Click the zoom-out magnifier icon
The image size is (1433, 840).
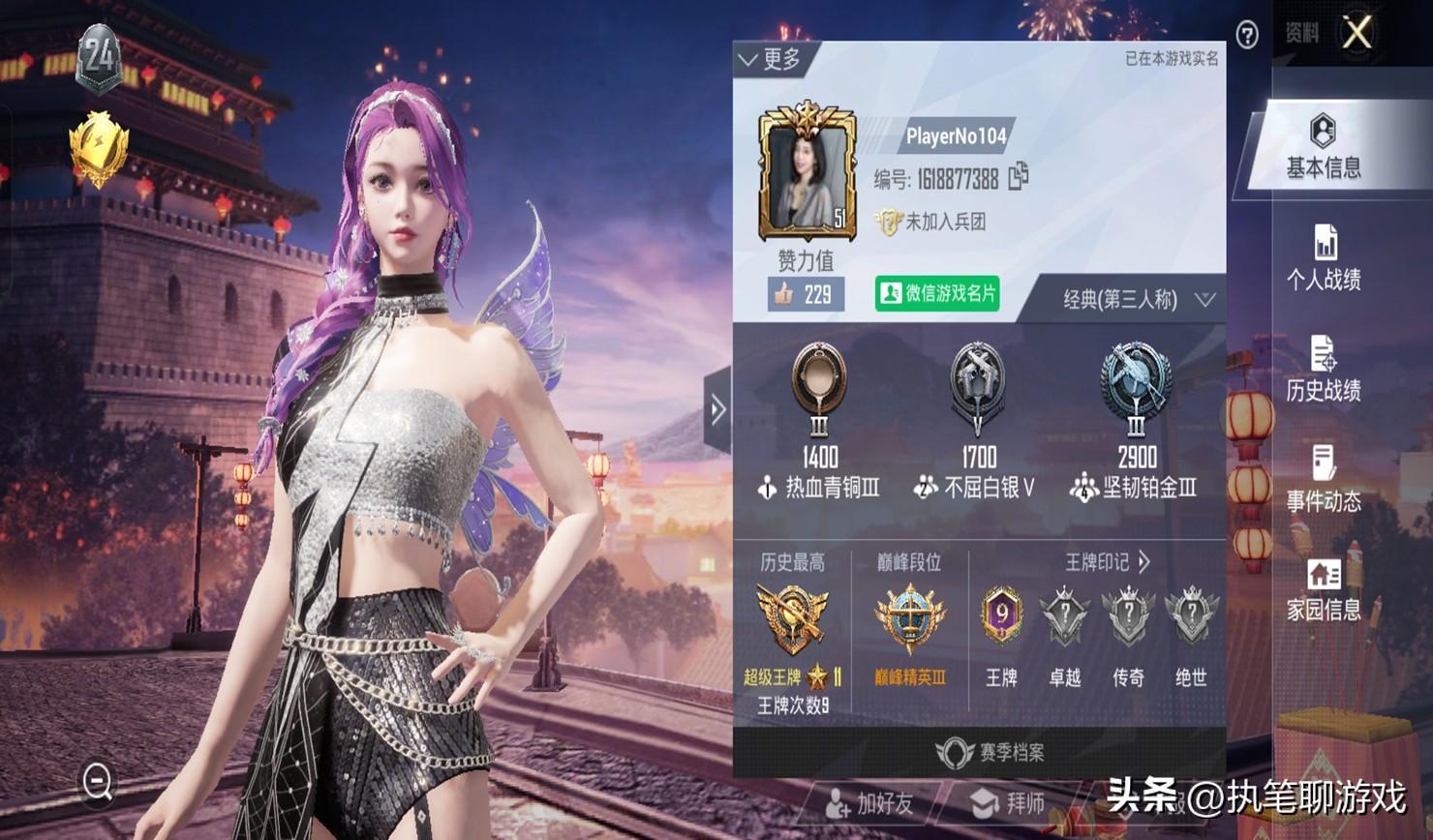[98, 781]
